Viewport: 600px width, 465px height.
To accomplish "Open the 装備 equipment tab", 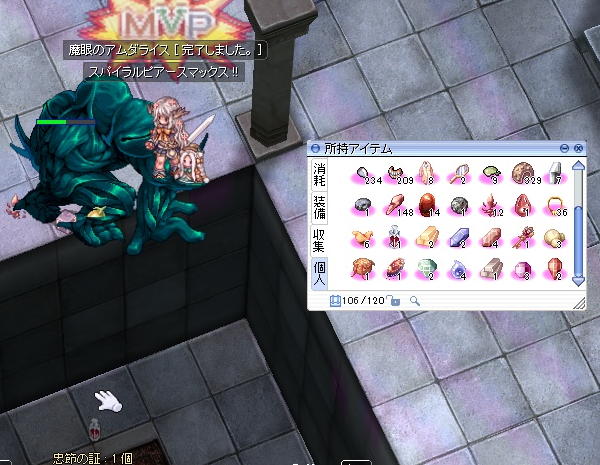I will point(320,205).
